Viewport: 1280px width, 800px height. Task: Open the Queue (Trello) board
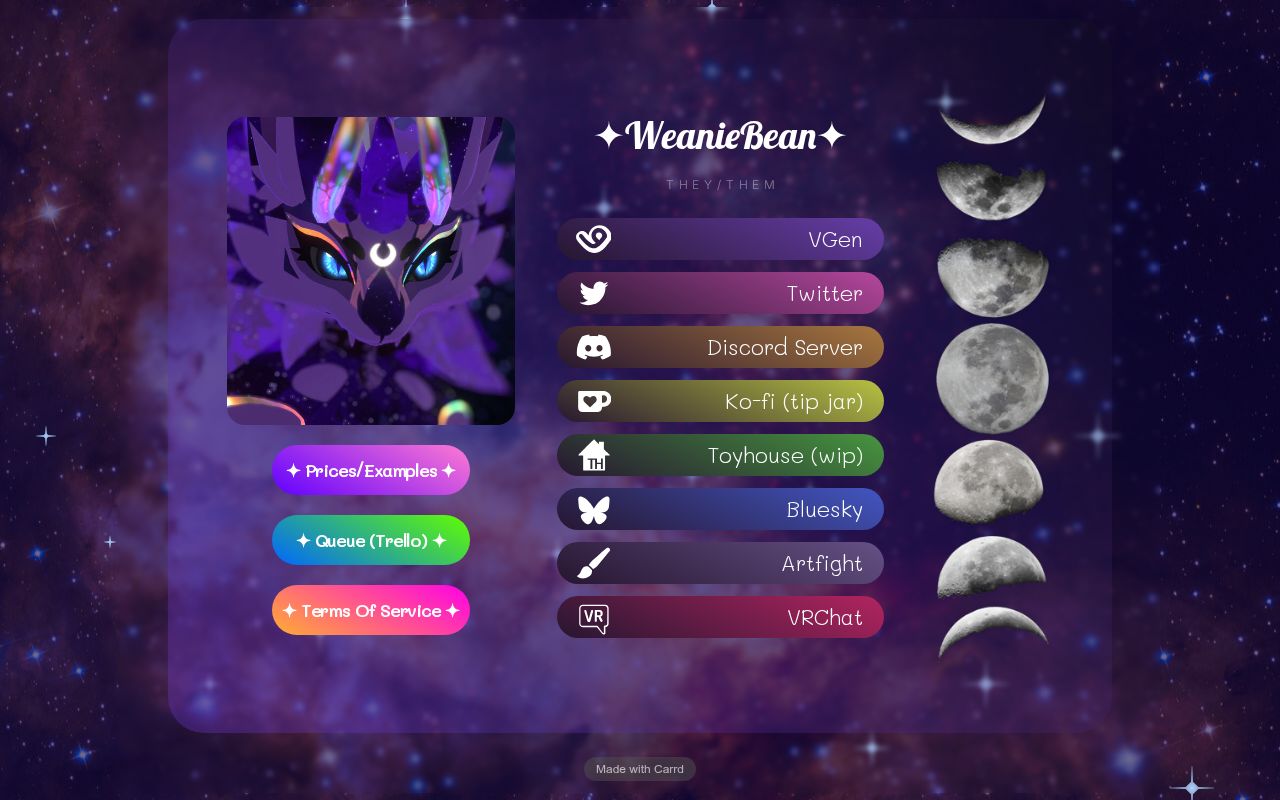(x=371, y=540)
